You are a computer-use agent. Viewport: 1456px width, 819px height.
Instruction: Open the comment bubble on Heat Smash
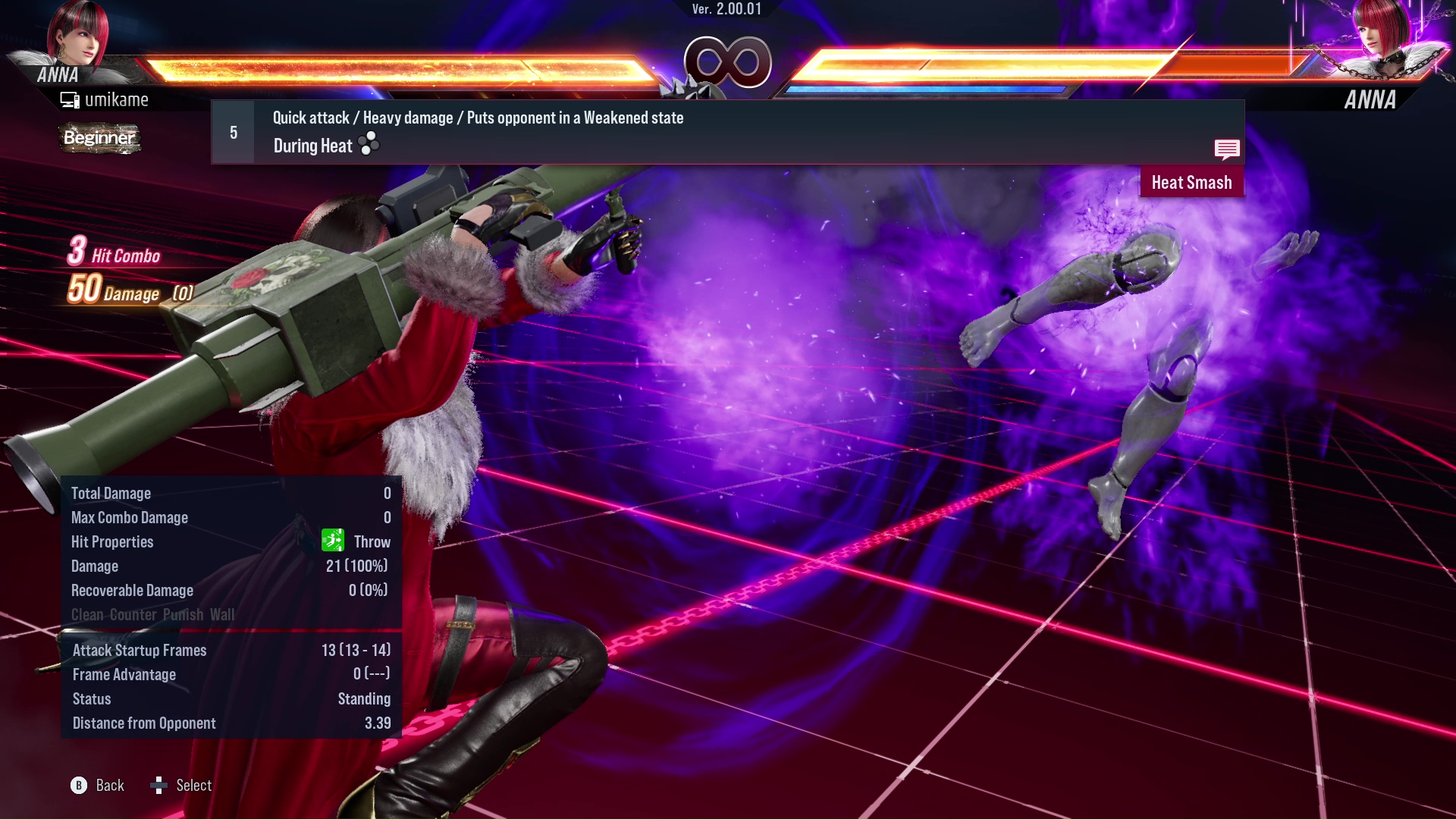pos(1227,149)
